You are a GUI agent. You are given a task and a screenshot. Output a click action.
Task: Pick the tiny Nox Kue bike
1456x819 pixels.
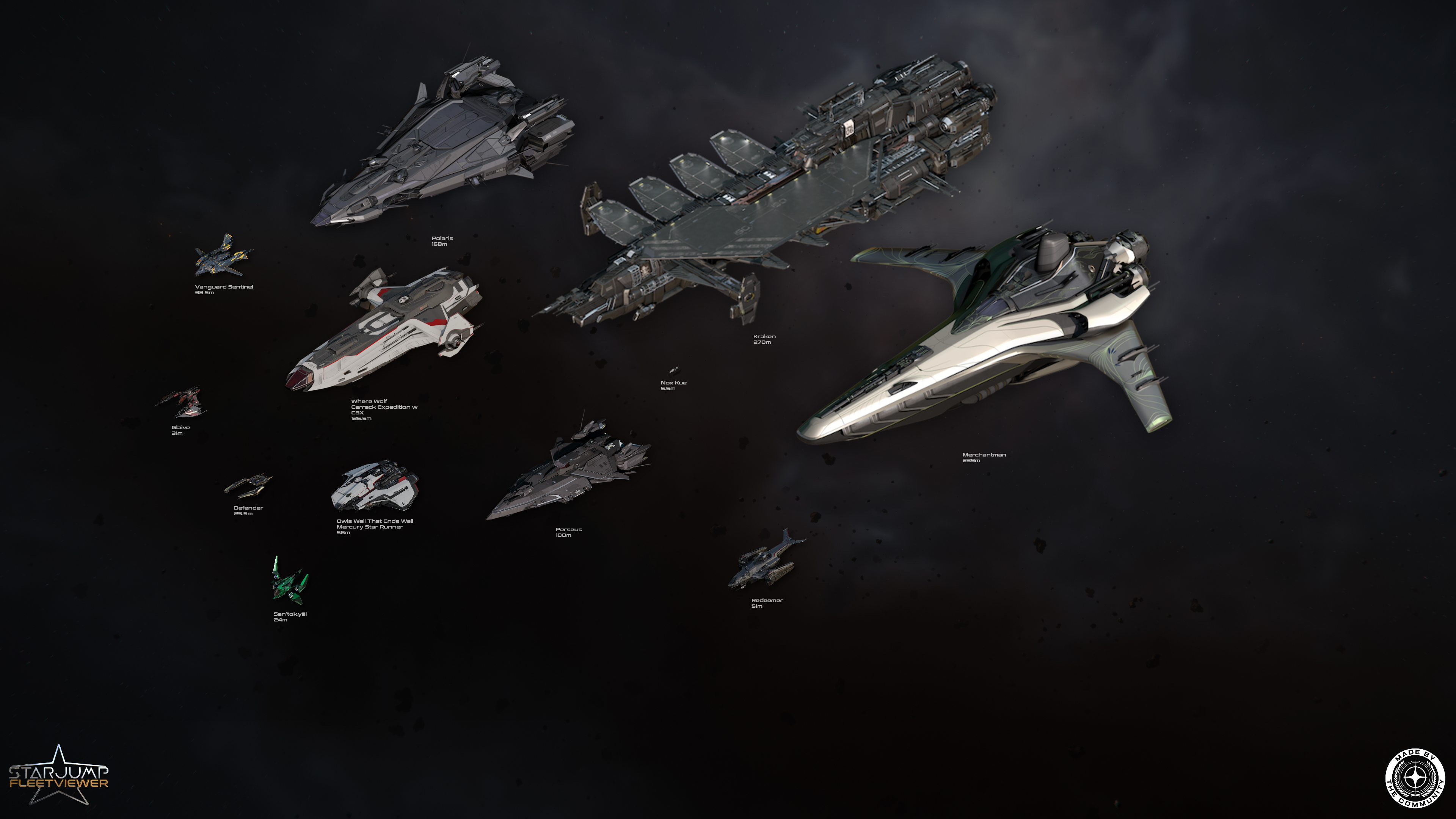coord(674,371)
